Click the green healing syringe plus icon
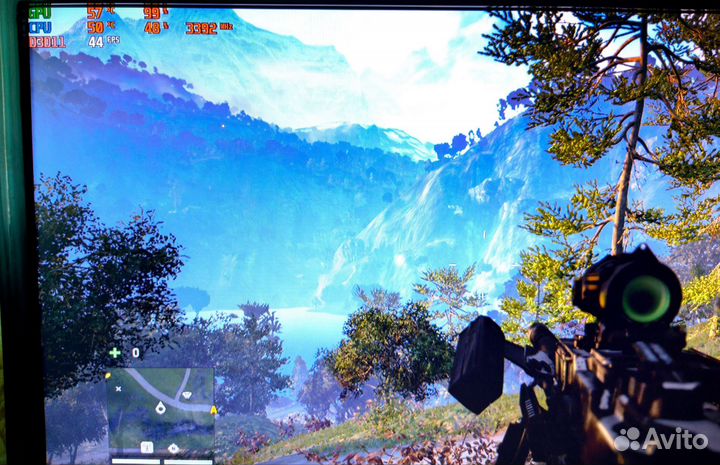The height and width of the screenshot is (465, 720). [114, 353]
